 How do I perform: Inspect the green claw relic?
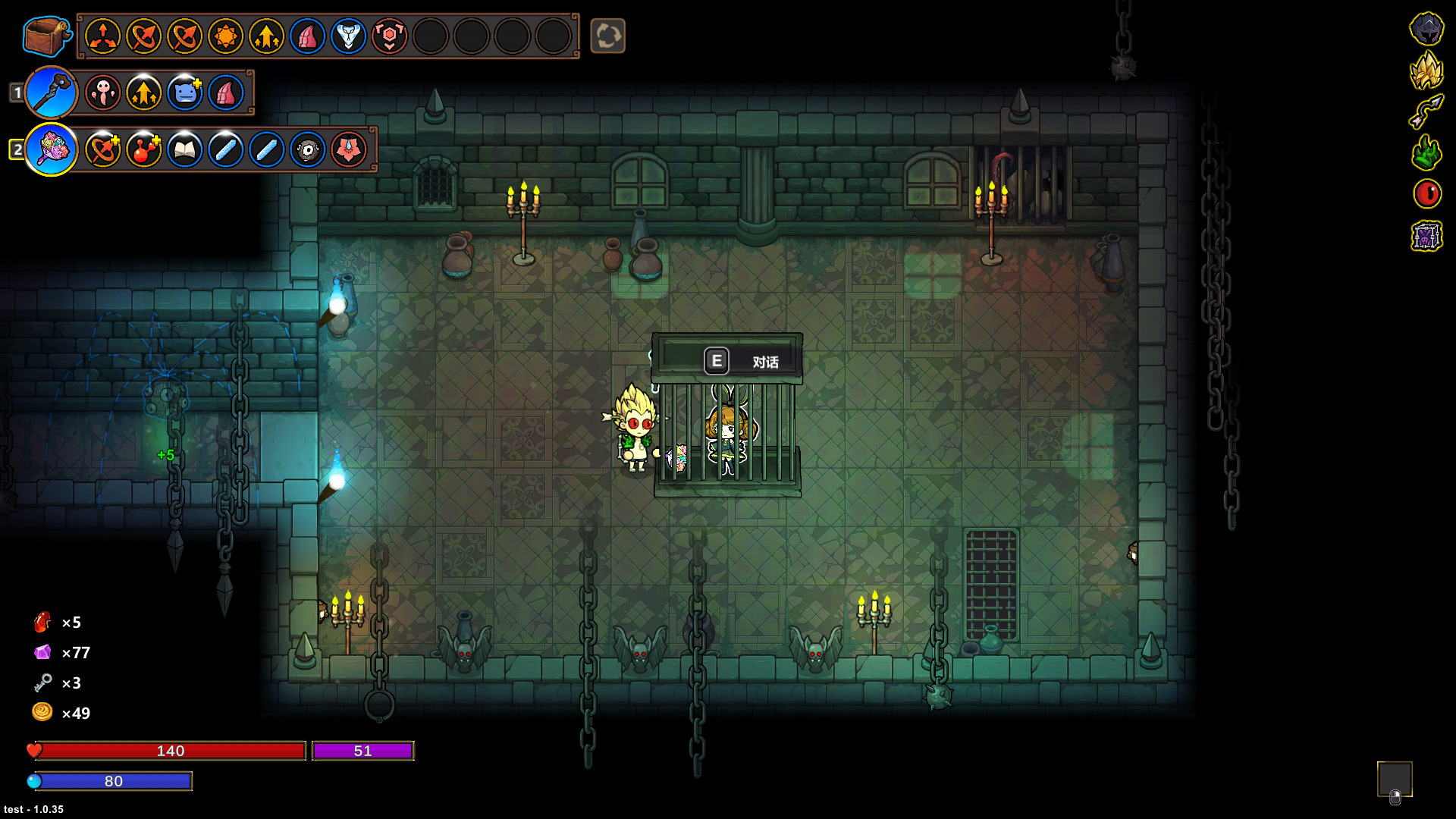tap(1426, 152)
